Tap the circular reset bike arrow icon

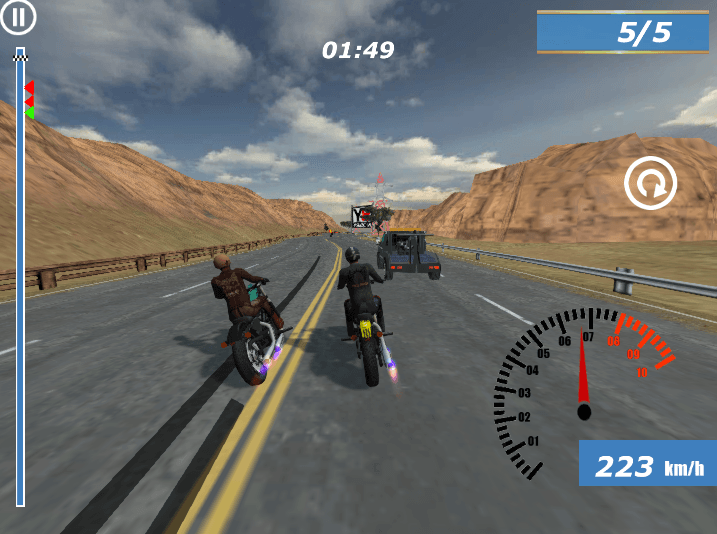coord(650,183)
